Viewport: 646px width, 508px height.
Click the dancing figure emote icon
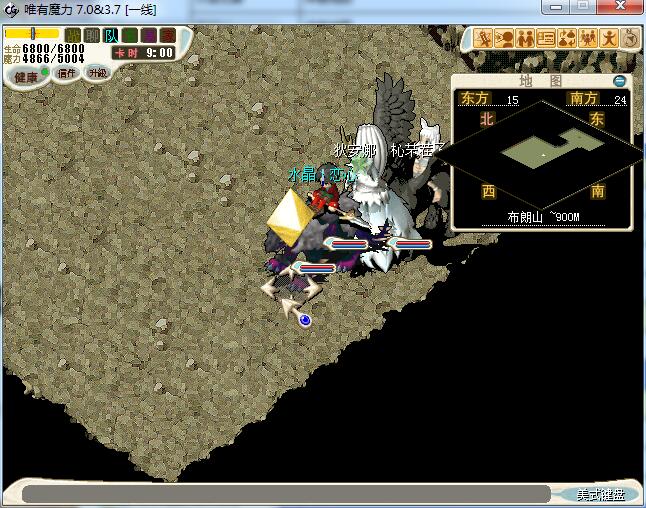[608, 39]
